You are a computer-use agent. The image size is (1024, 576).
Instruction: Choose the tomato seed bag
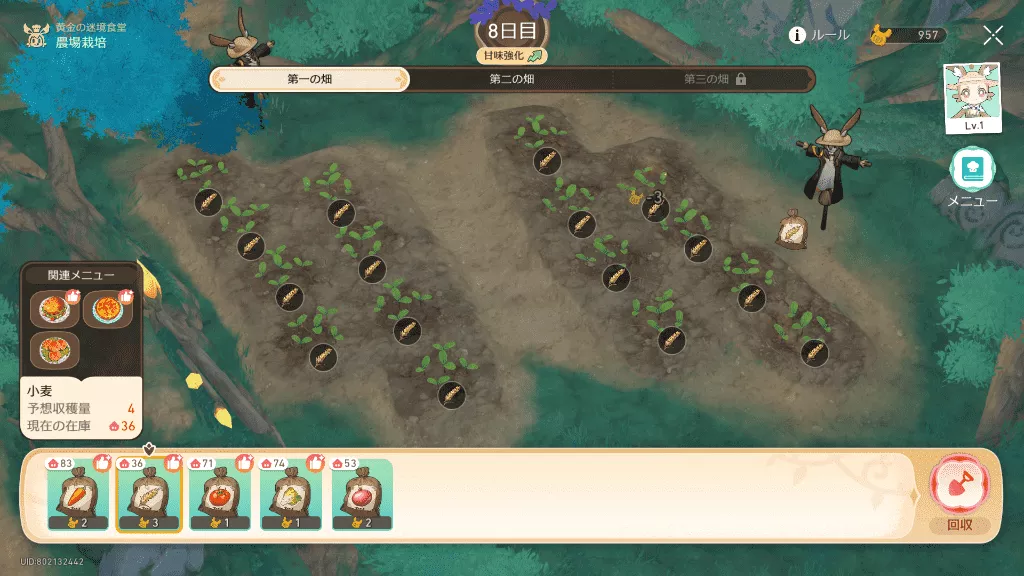pyautogui.click(x=220, y=495)
